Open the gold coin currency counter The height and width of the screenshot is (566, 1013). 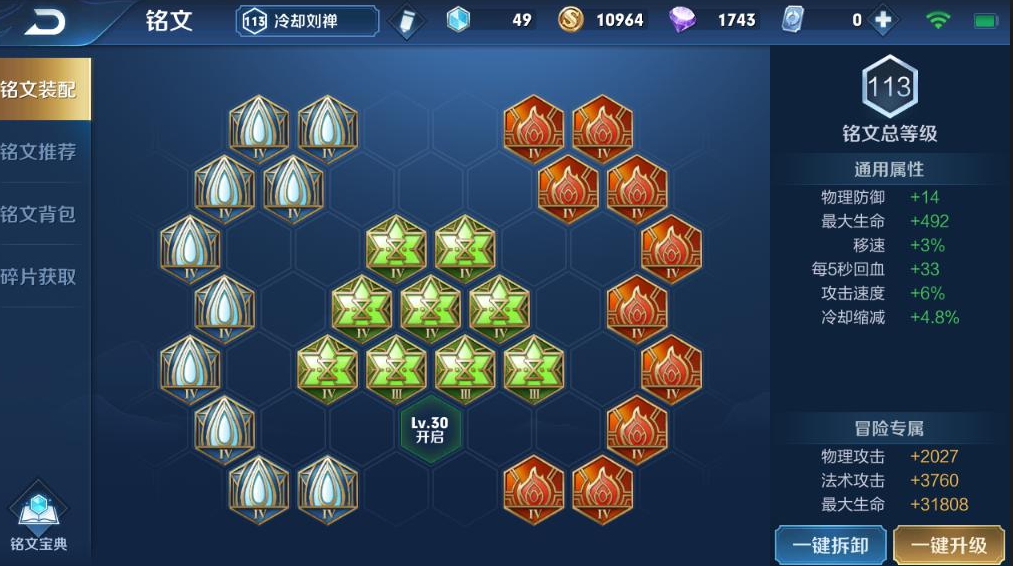click(603, 20)
